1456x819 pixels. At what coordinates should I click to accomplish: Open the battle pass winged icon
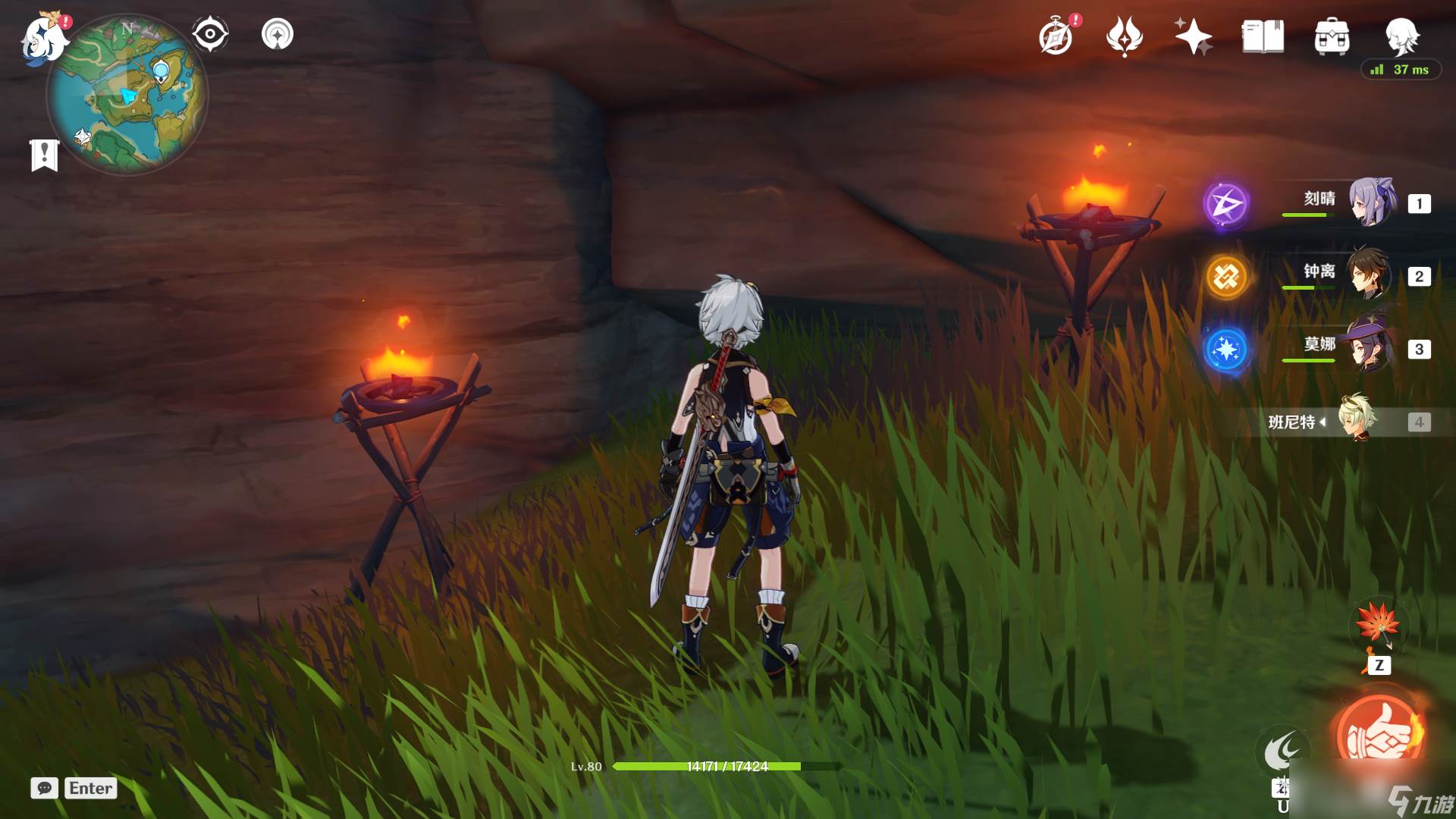(1124, 36)
